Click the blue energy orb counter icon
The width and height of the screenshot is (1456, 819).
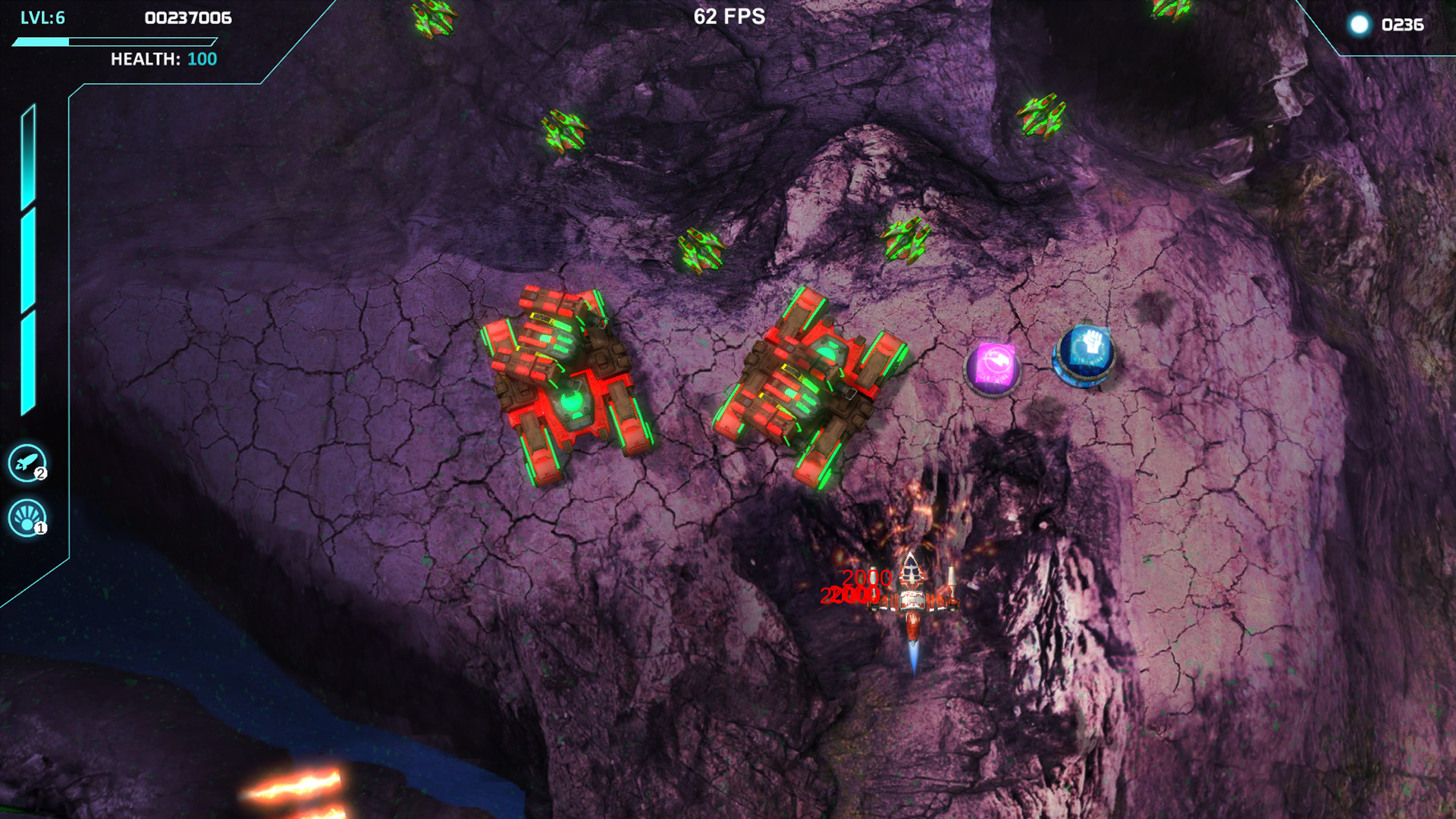click(x=1360, y=24)
